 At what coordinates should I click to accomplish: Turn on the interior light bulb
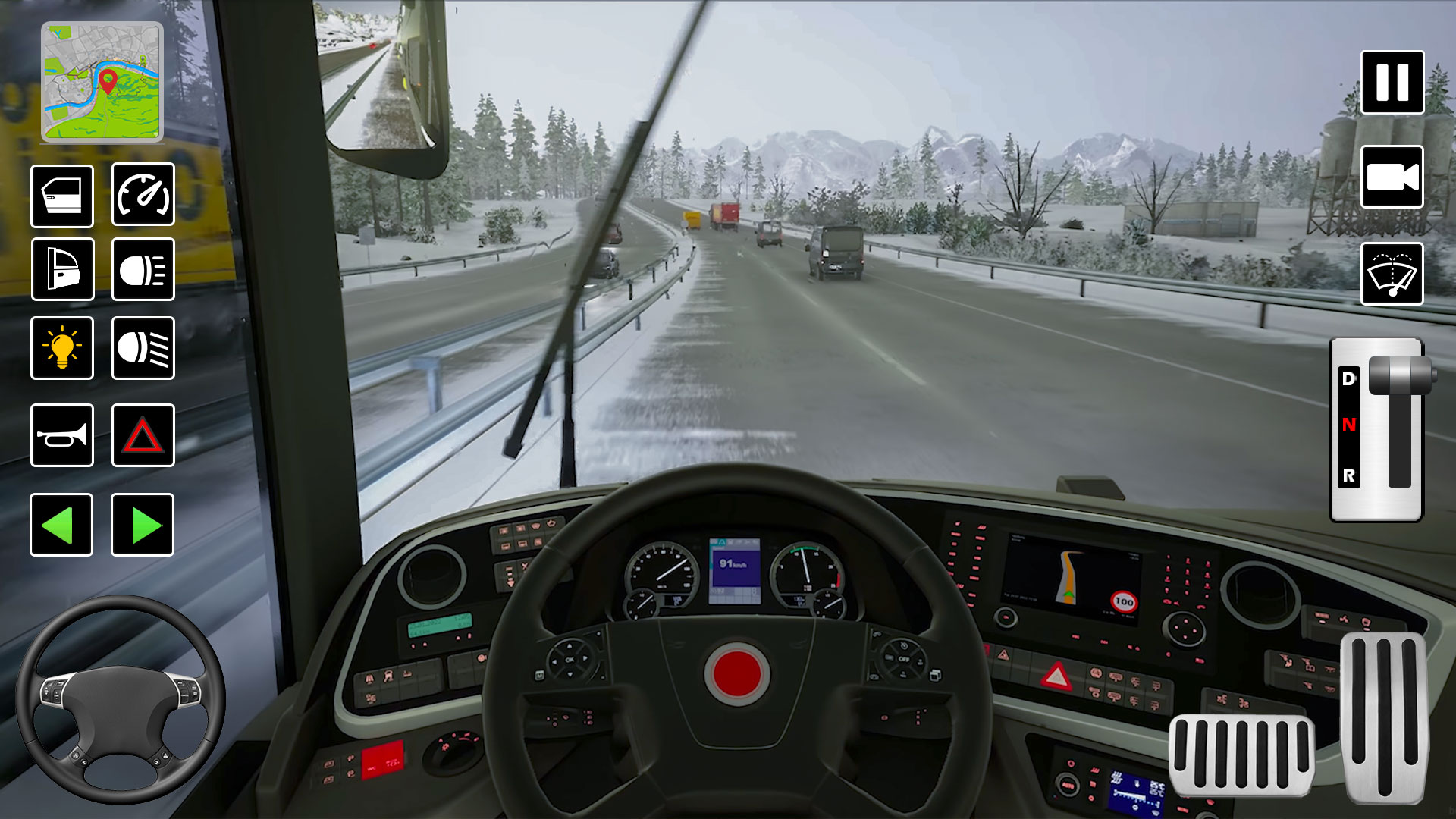(x=62, y=349)
